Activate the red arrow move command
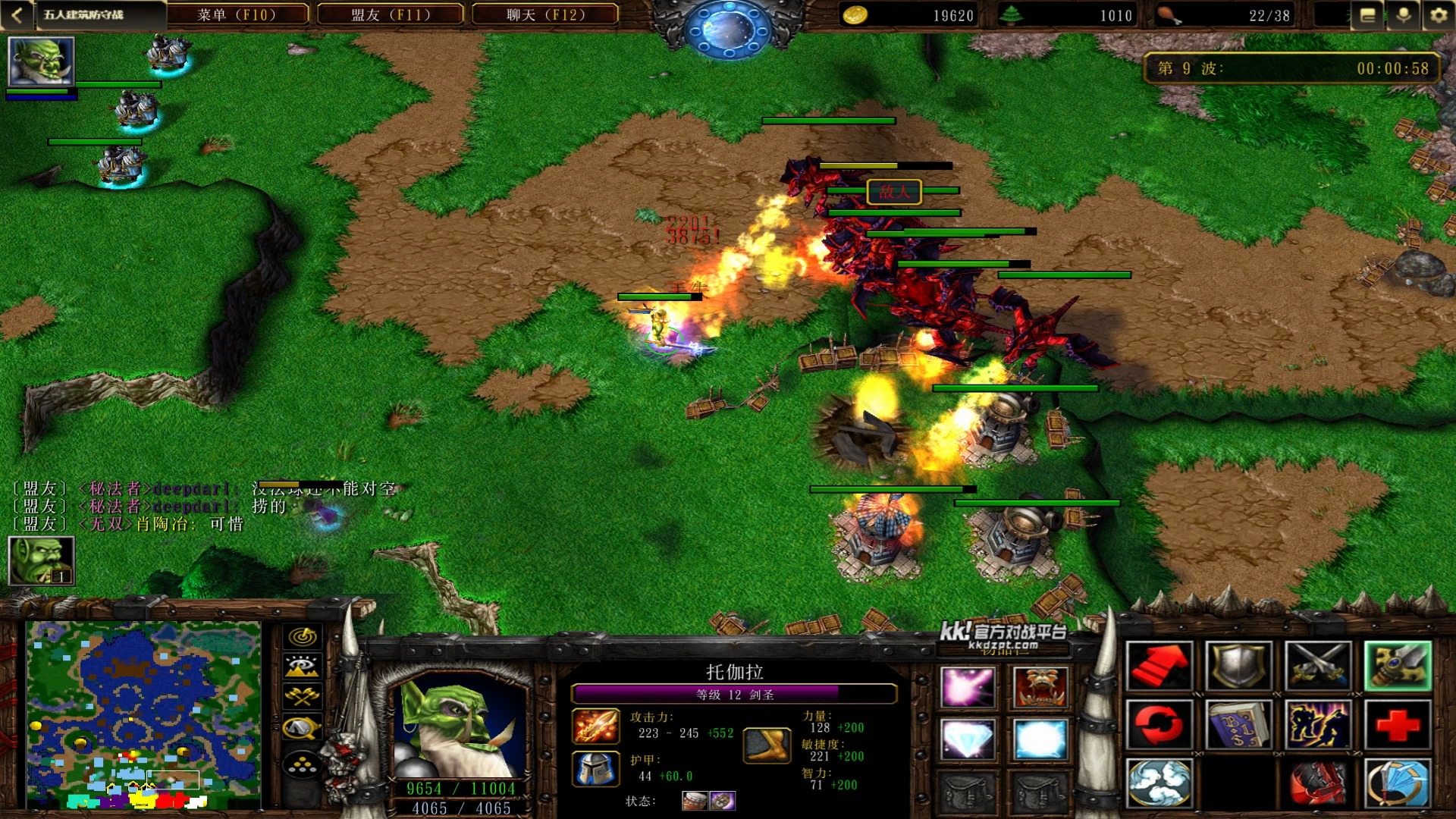This screenshot has height=819, width=1456. 1159,666
